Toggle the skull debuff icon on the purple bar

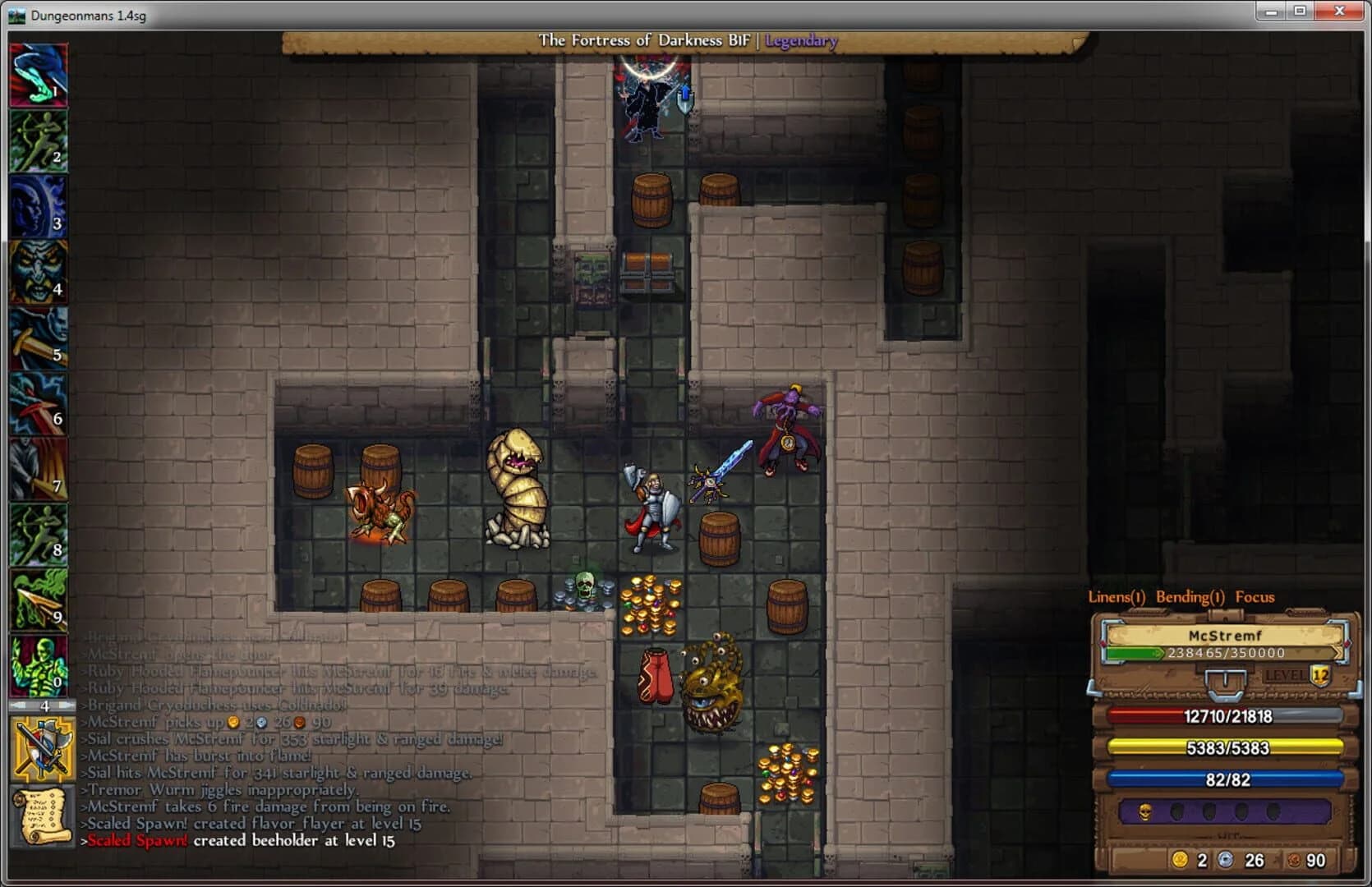pos(1147,810)
